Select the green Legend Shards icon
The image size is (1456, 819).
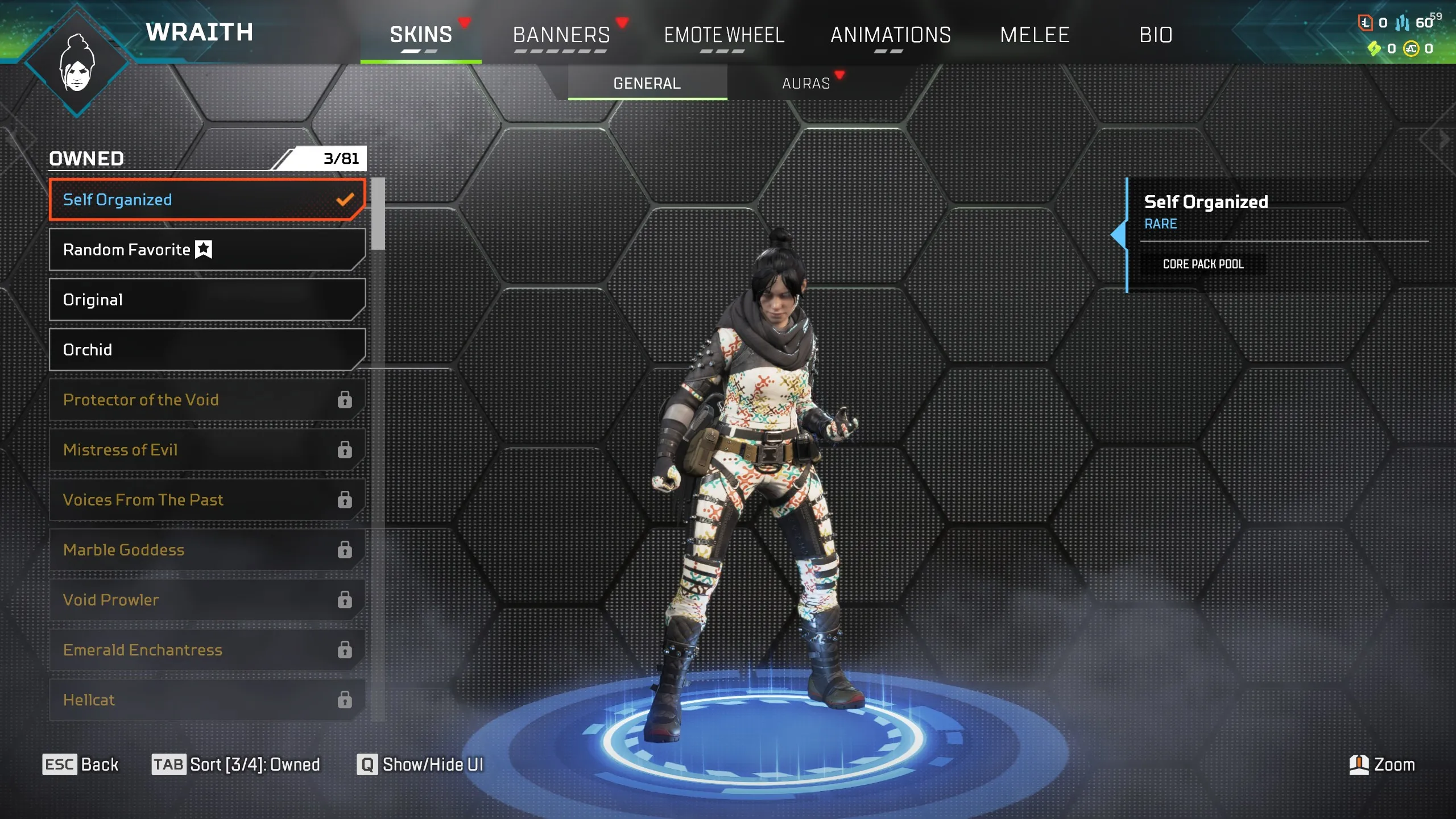[x=1374, y=48]
